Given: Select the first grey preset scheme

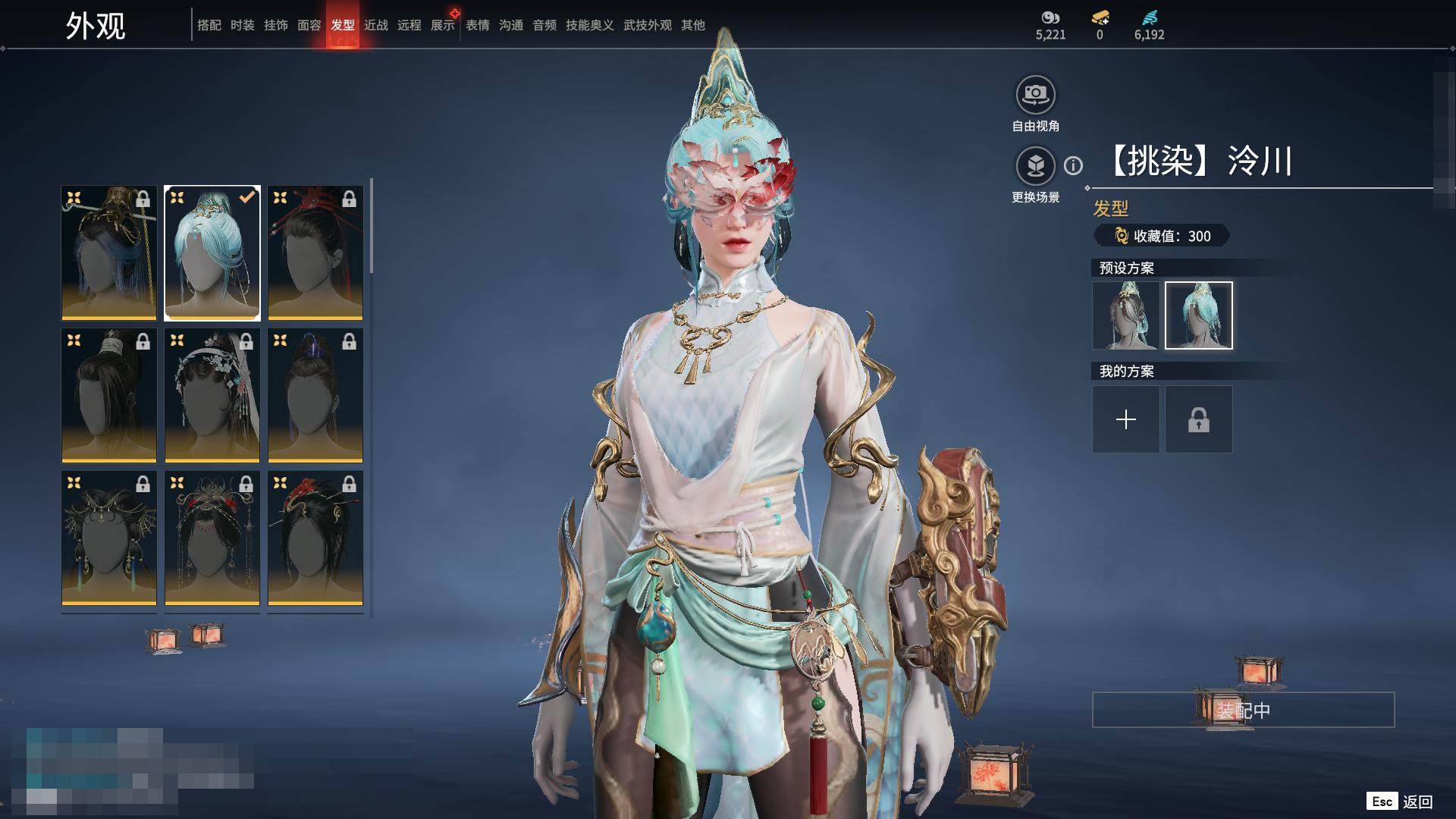Looking at the screenshot, I should 1126,315.
